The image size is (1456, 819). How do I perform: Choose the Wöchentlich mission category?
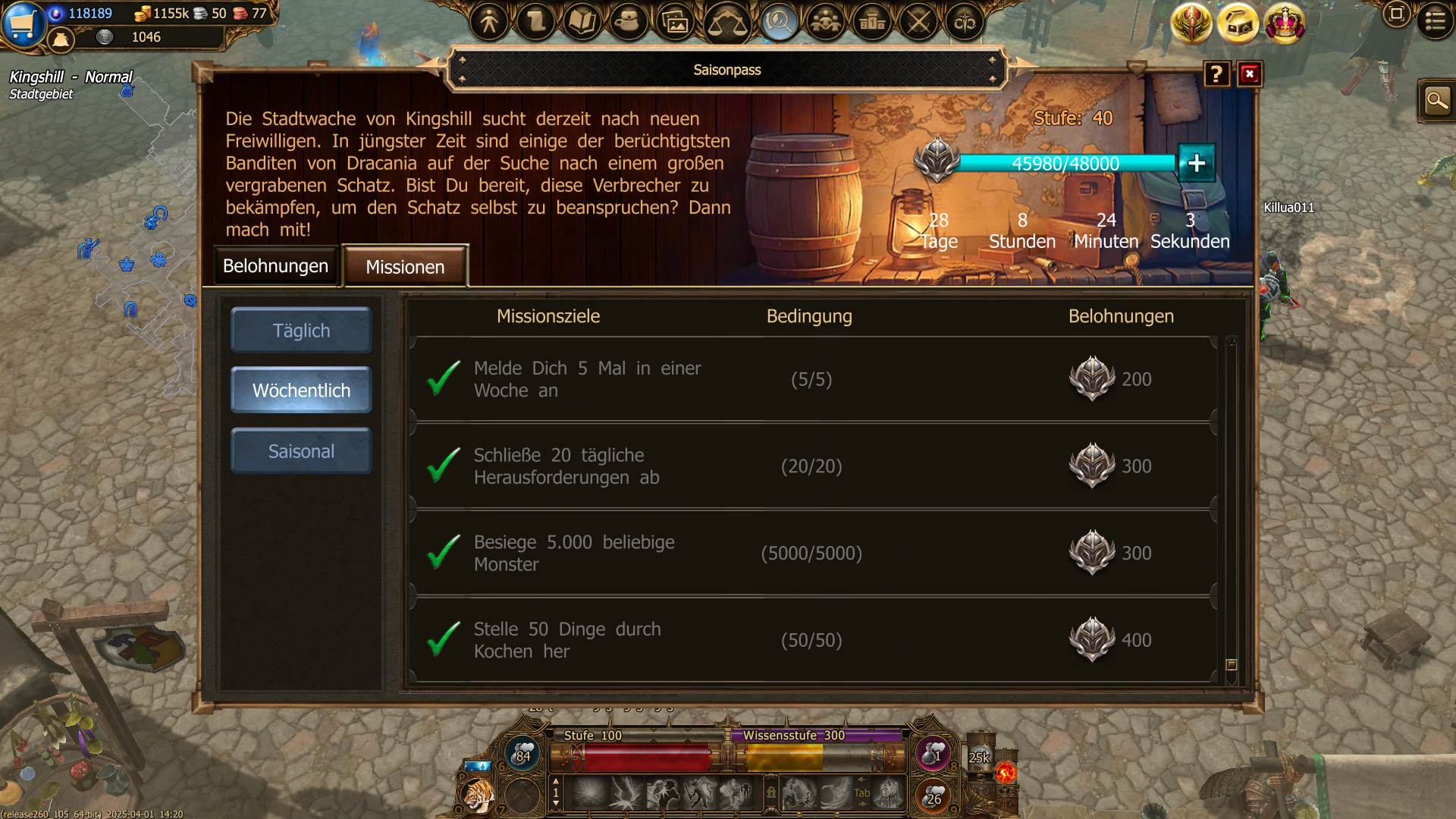(x=301, y=391)
